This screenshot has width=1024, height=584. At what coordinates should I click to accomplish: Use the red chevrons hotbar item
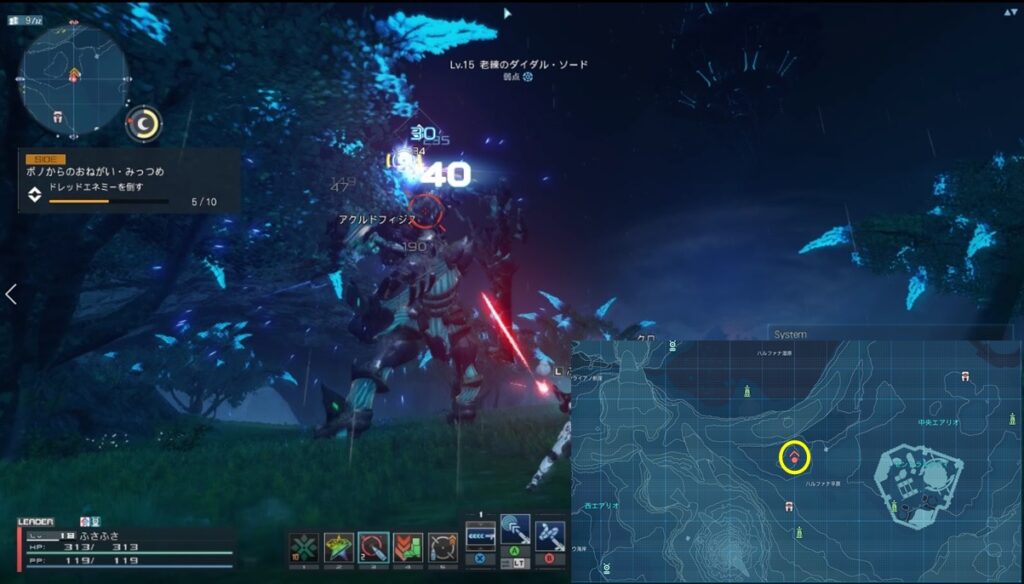point(408,547)
